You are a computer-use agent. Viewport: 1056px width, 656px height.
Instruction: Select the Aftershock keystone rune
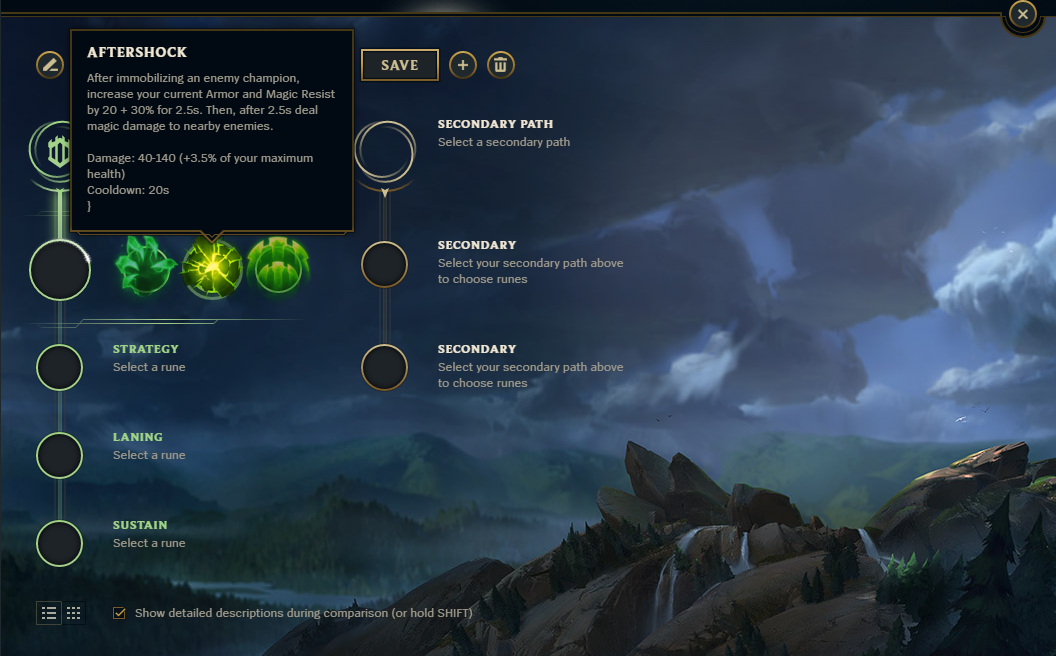212,268
